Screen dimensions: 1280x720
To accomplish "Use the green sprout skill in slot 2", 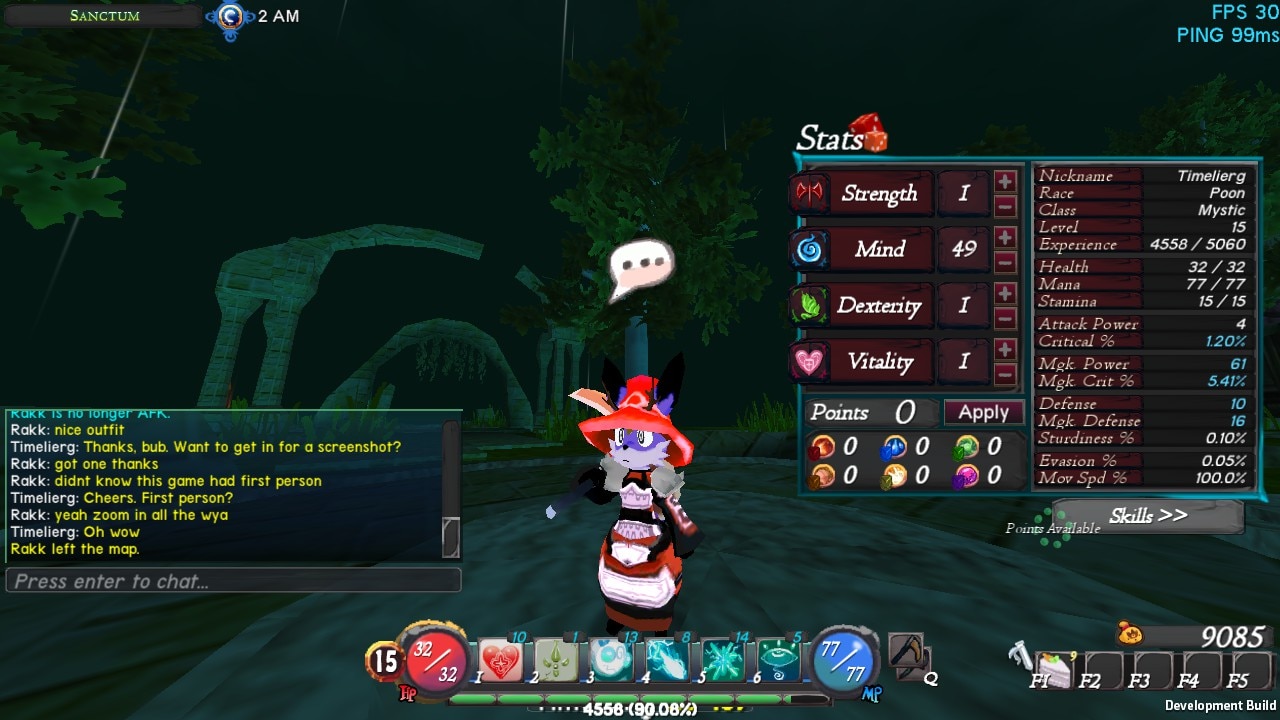I will [x=556, y=661].
